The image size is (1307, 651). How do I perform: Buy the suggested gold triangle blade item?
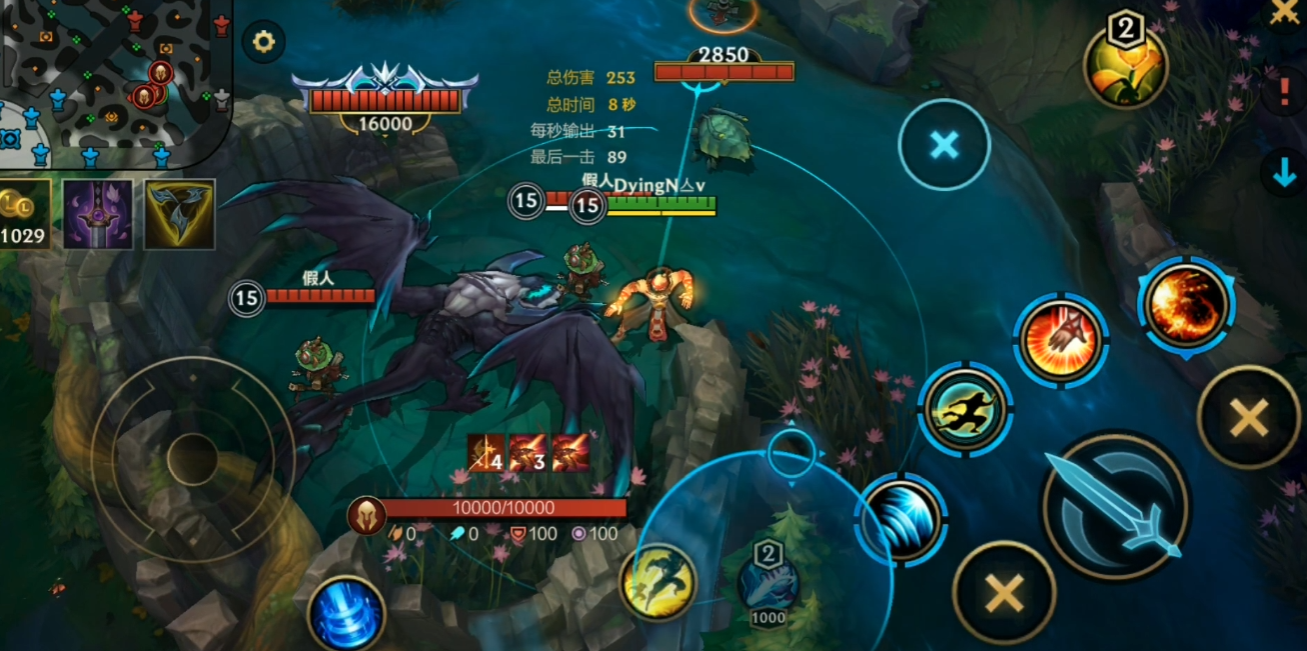point(179,214)
